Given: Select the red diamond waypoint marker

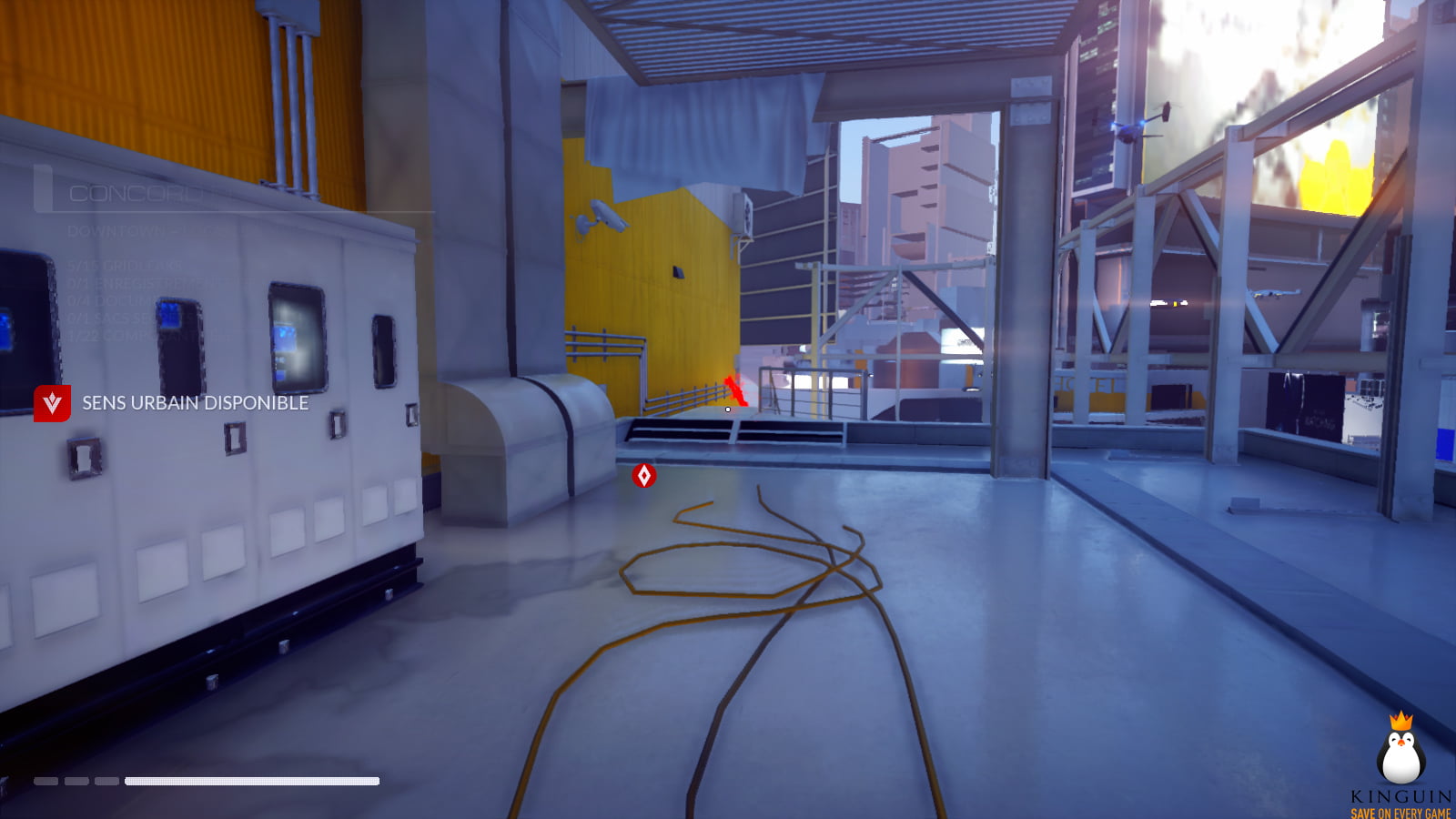Looking at the screenshot, I should click(644, 475).
